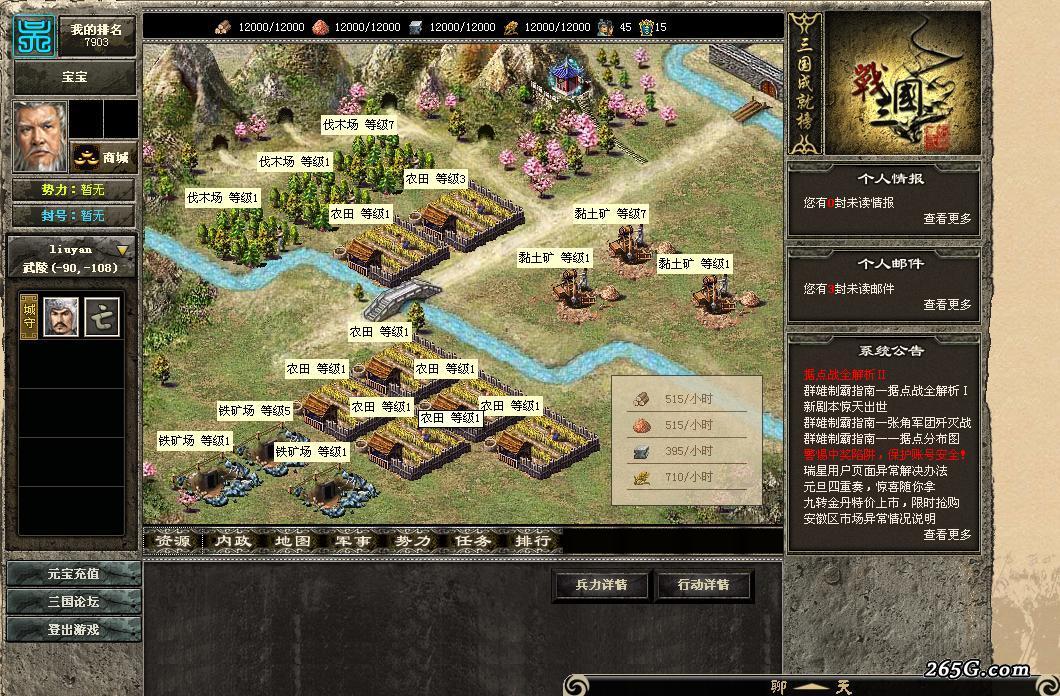Open the 商城 shop
Screen dimensions: 1060x696
click(104, 157)
